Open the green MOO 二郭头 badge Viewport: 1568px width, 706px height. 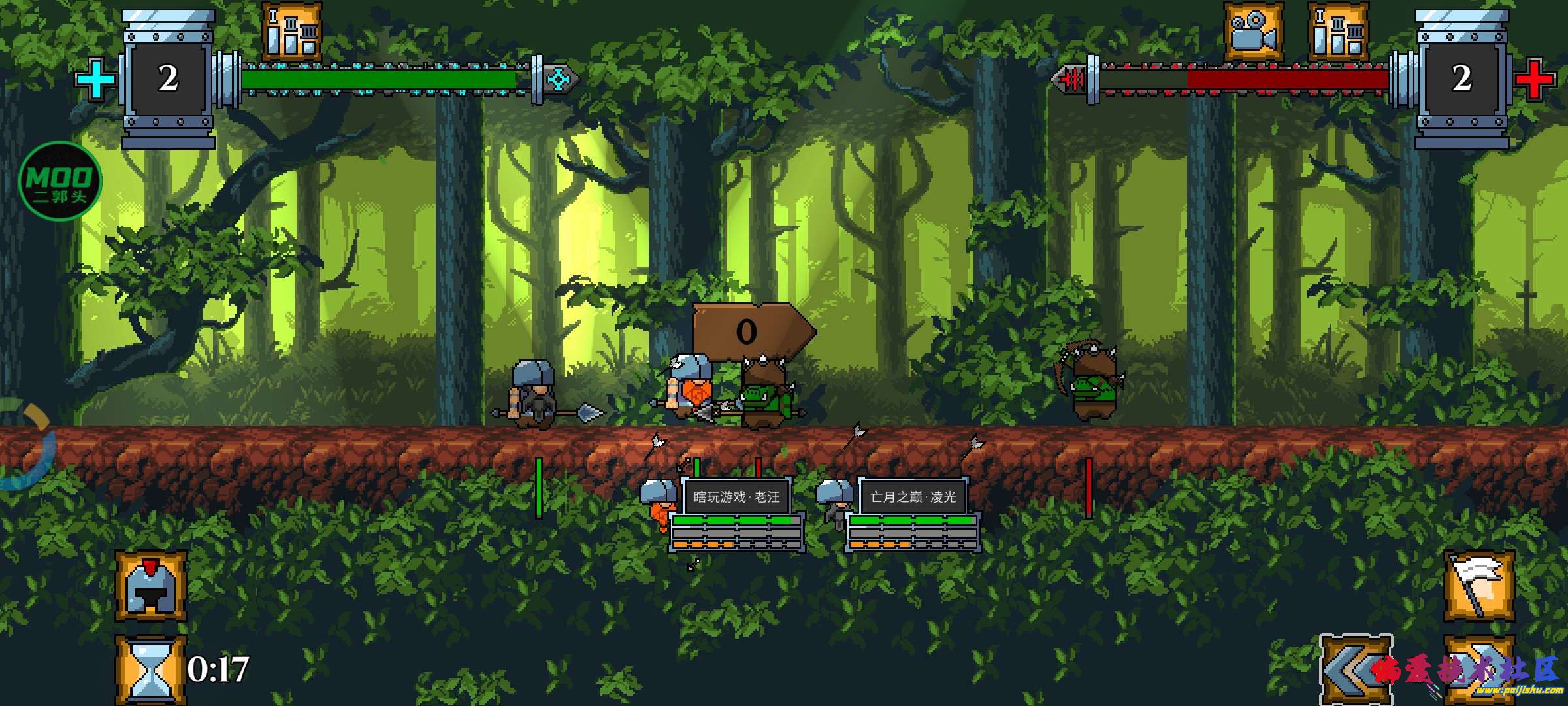60,182
